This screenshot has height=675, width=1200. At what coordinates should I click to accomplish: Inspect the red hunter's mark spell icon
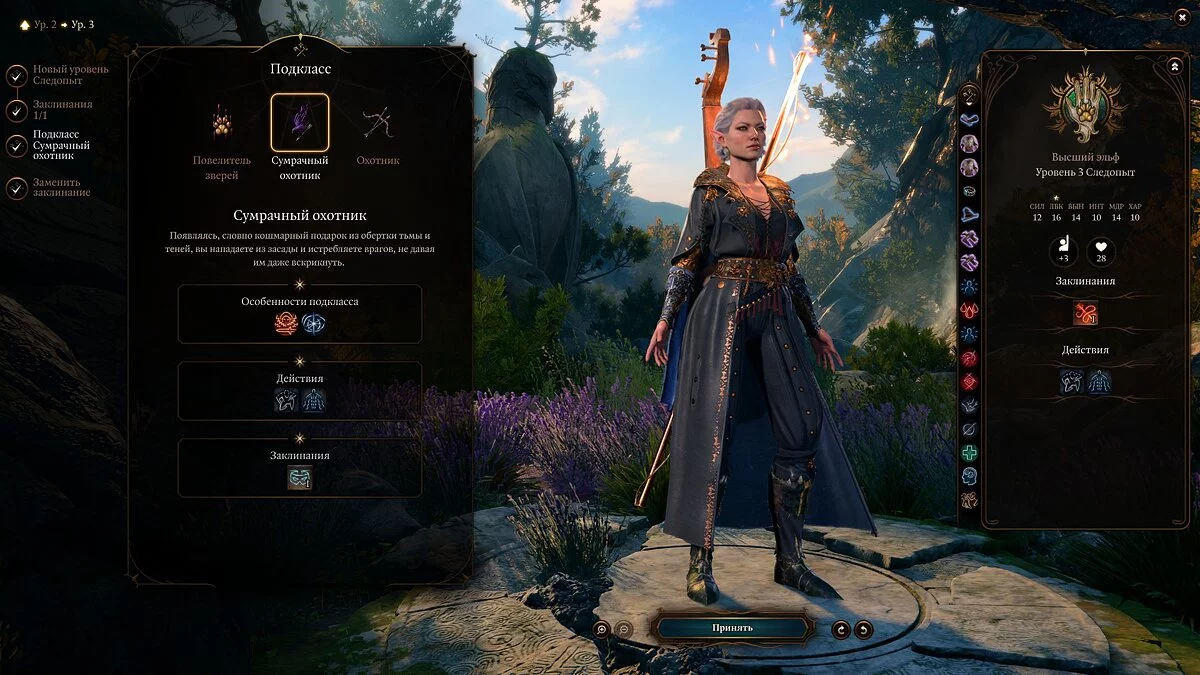[1085, 313]
